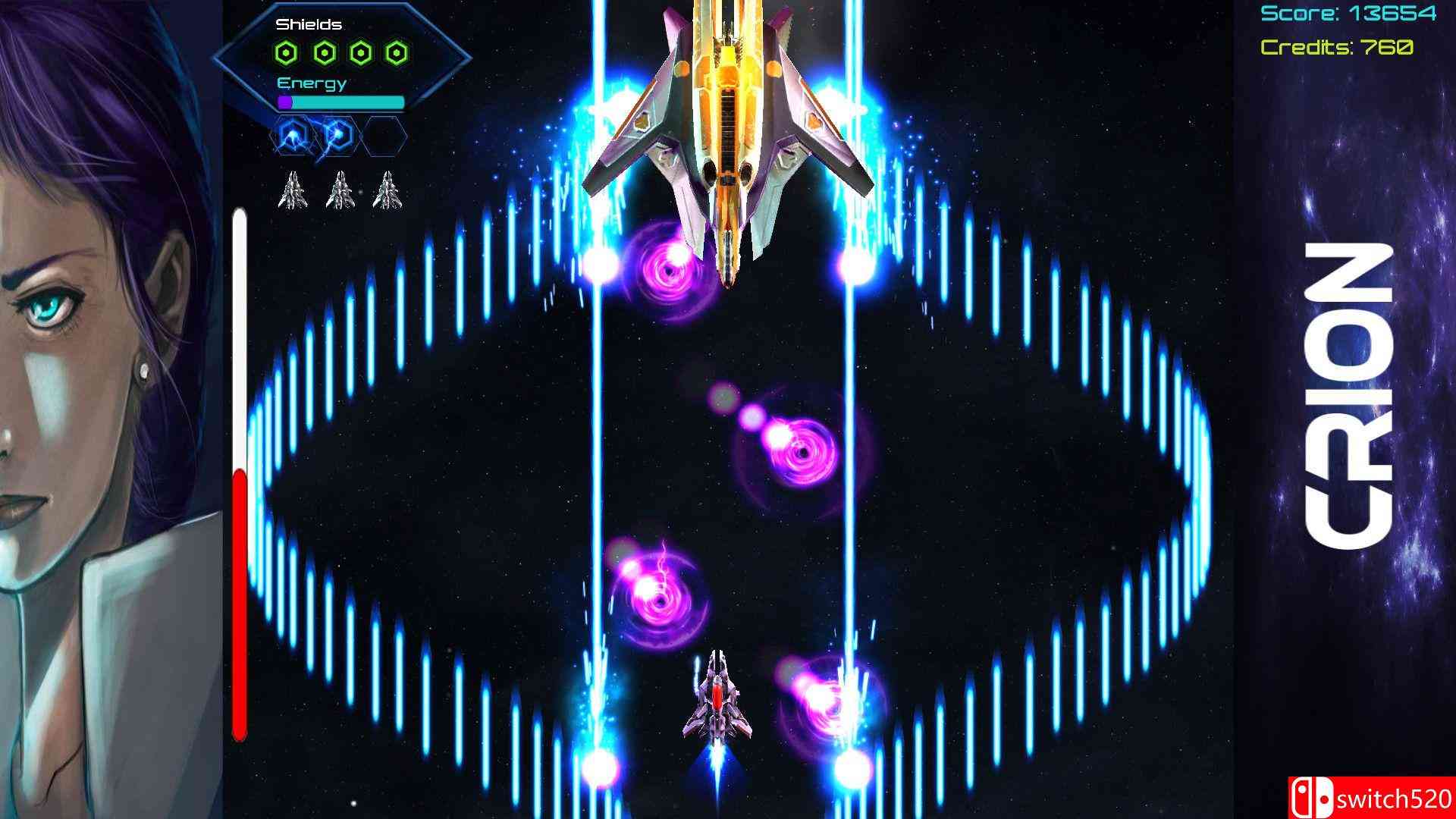
Task: Click the Score: 13654 display
Action: pyautogui.click(x=1349, y=14)
